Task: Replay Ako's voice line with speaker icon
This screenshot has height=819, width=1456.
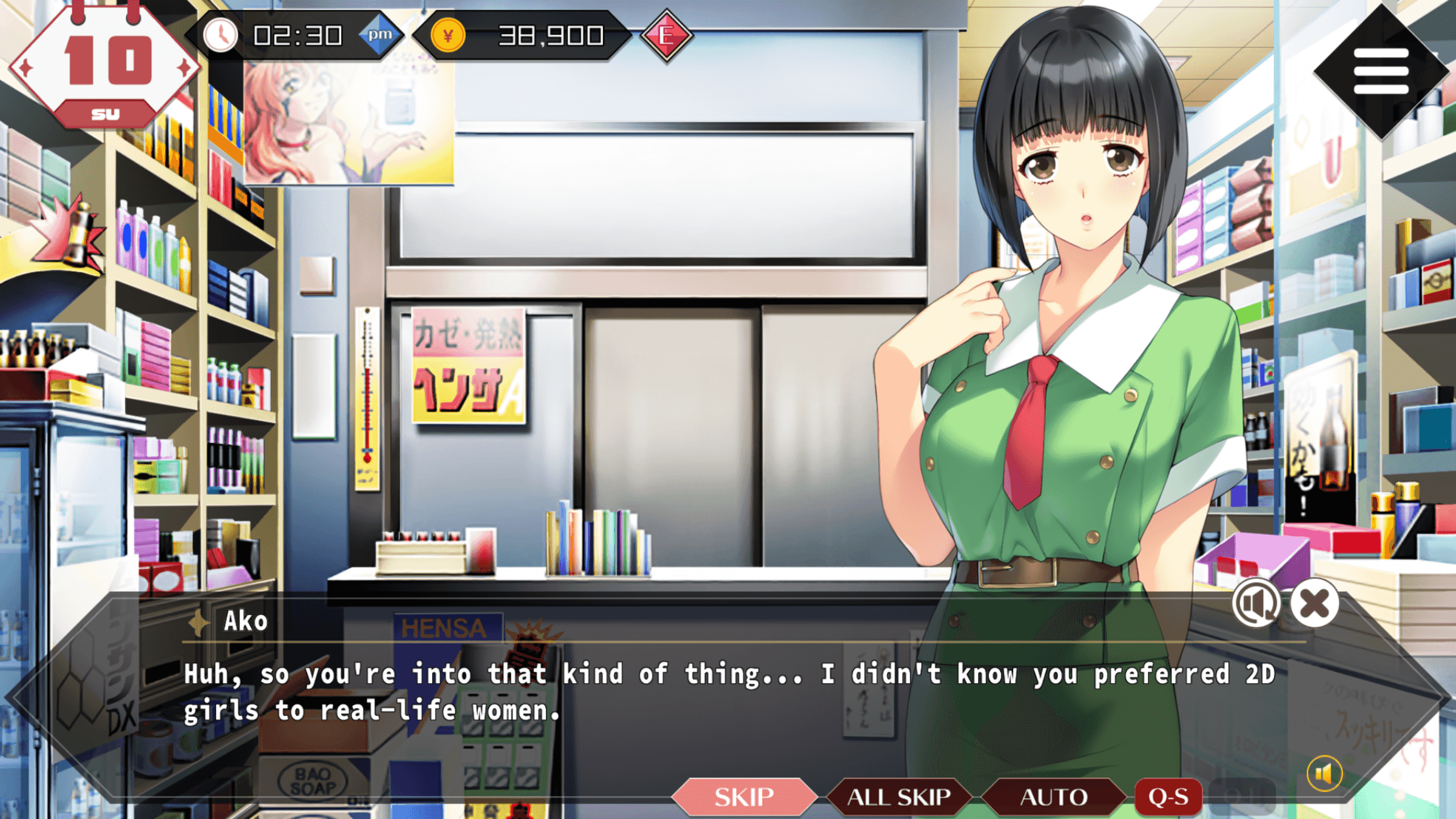Action: 1256,603
